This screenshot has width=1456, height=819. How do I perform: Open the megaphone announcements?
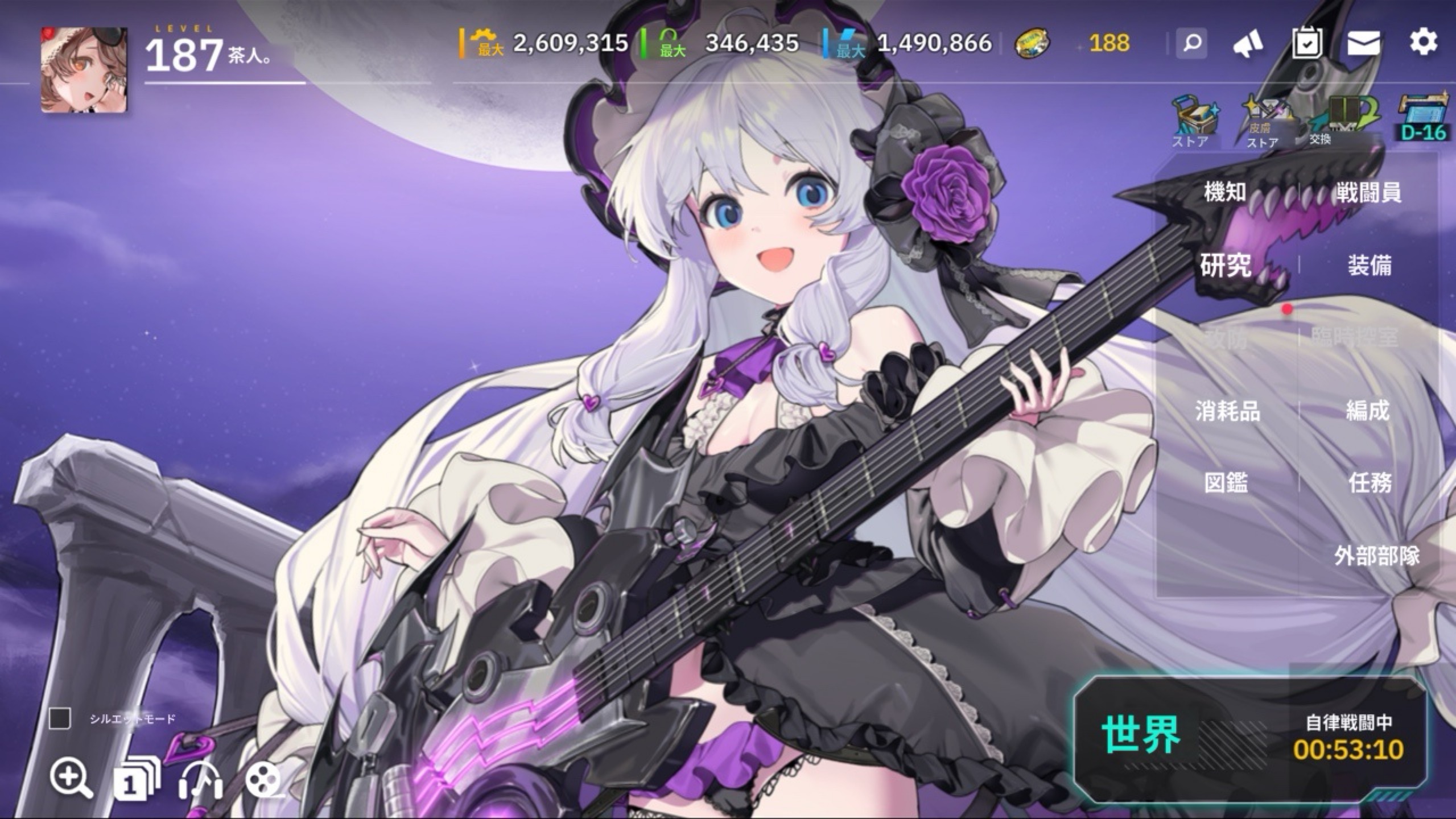click(x=1248, y=43)
